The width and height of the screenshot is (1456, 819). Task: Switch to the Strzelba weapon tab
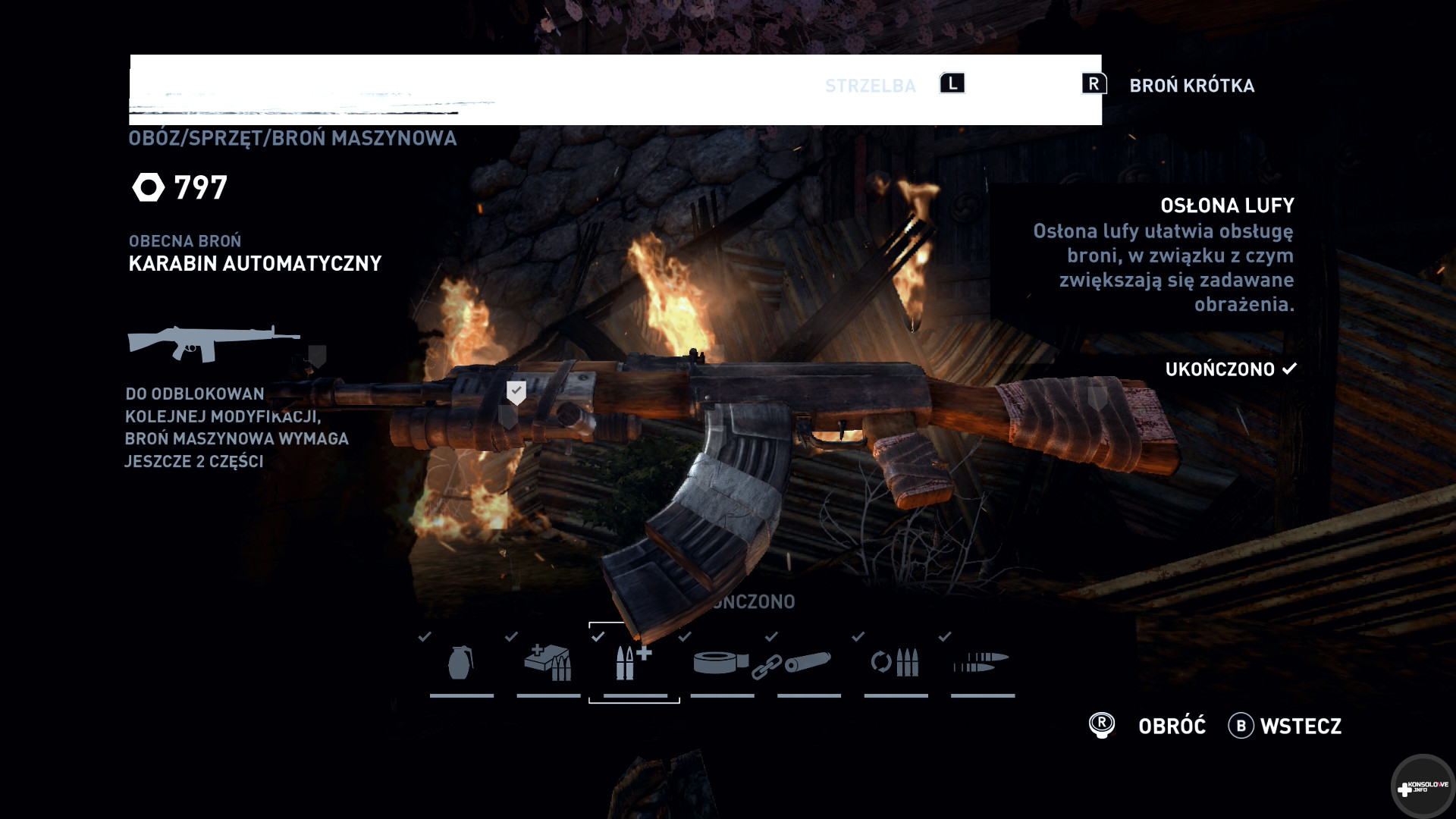click(871, 86)
